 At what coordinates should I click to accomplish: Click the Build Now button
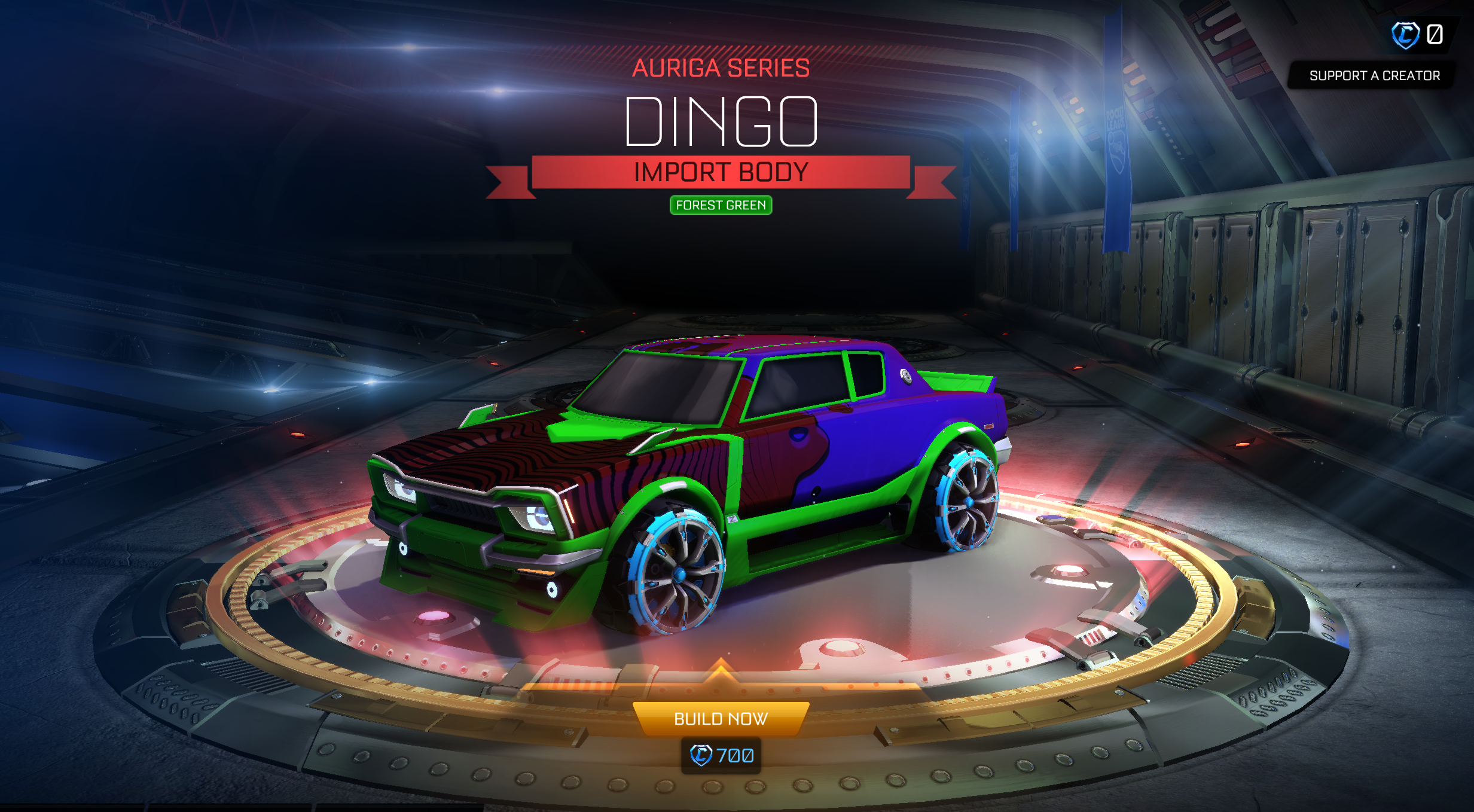pos(721,718)
